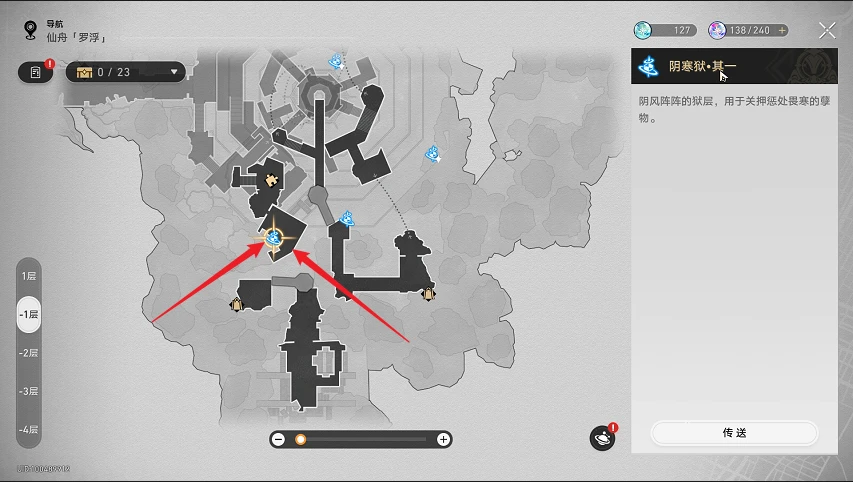Click the 传送 teleport button

coord(734,433)
